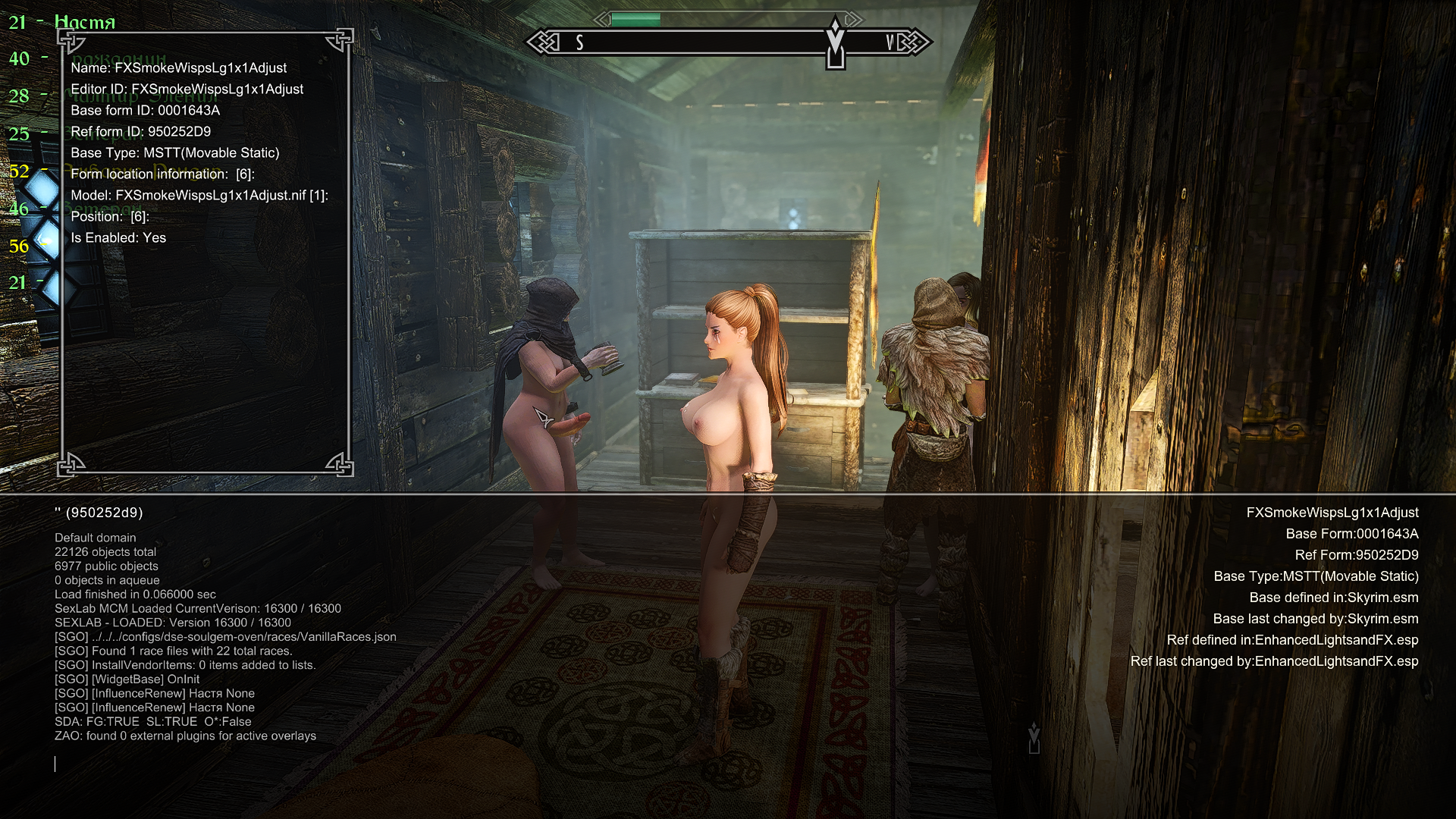Expand the Position row
Screen dimensions: 1456x819
[110, 217]
